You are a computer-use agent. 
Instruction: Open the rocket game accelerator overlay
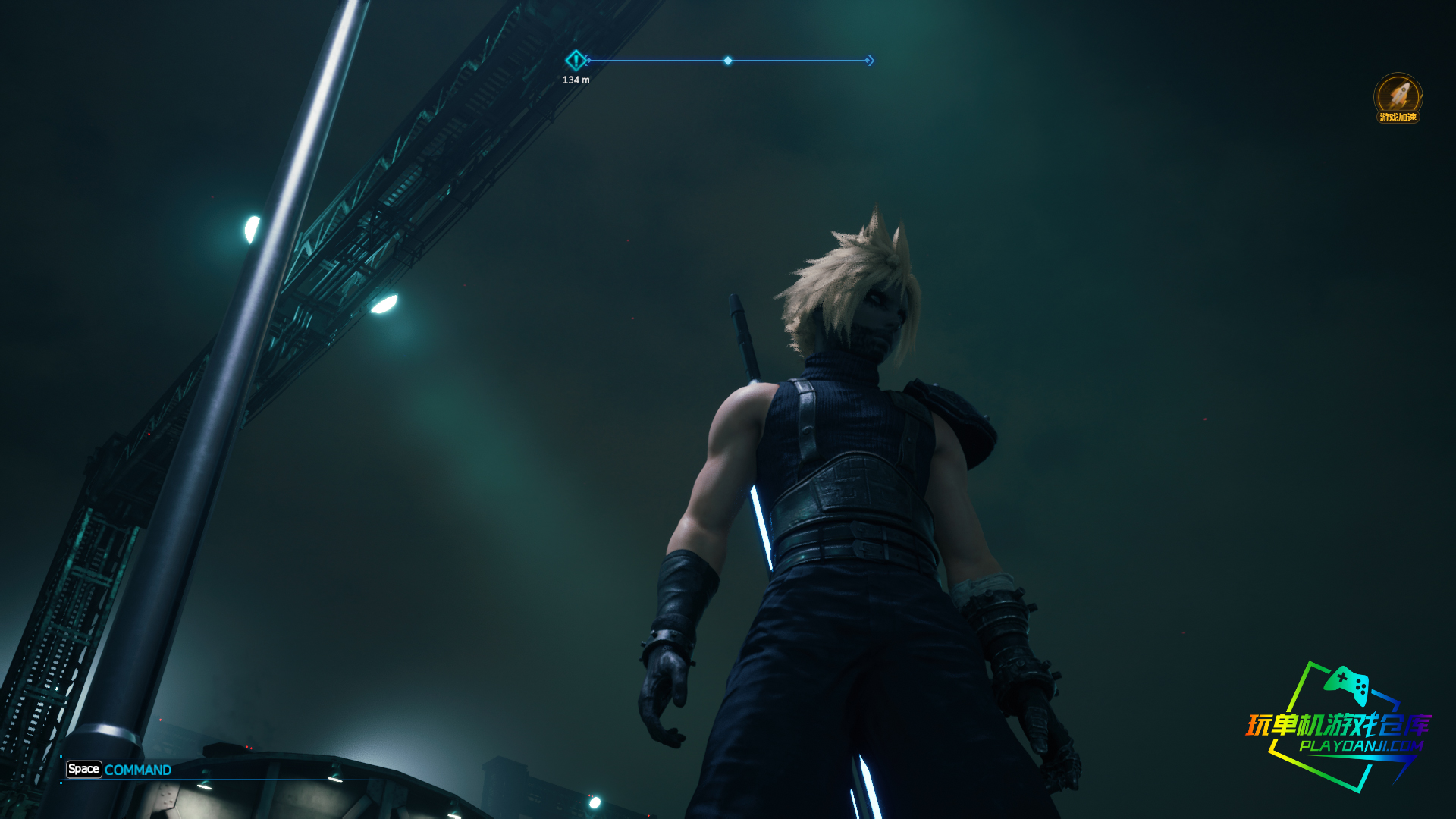(x=1398, y=97)
